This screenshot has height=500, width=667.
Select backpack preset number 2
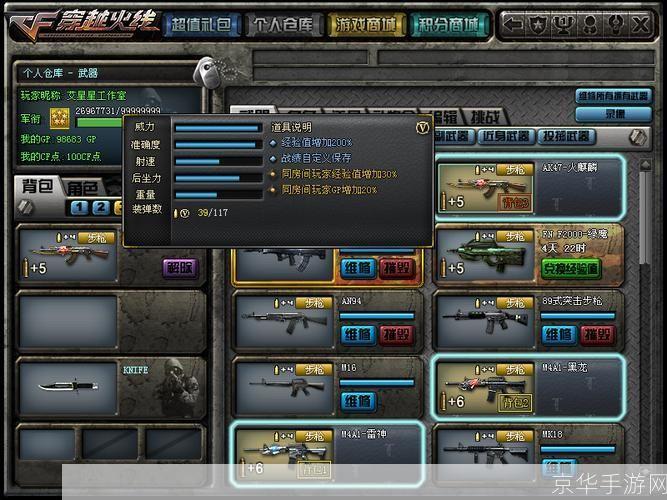(x=103, y=207)
